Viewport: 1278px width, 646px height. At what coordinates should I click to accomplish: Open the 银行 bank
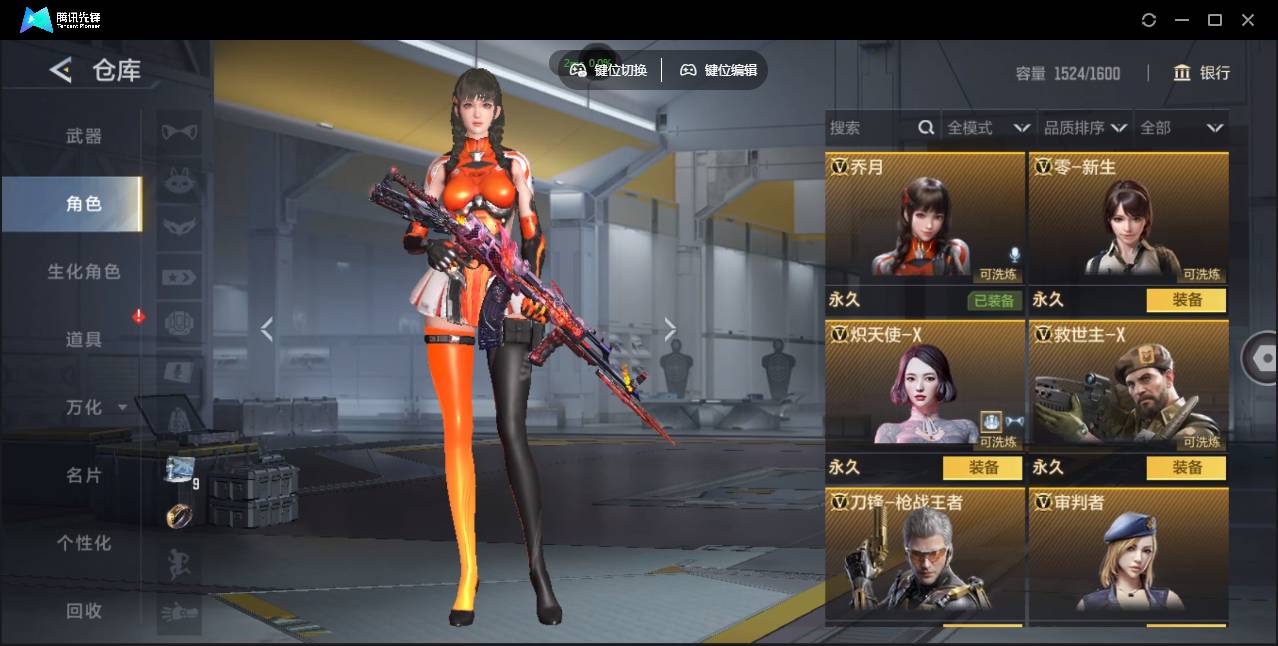tap(1202, 73)
